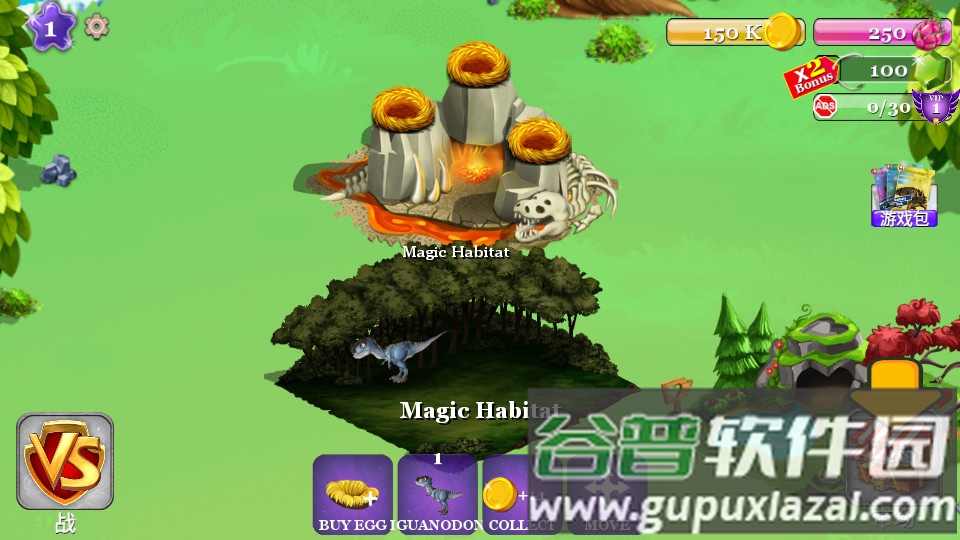This screenshot has width=960, height=540.
Task: Click the red ADS stop-sign icon
Action: (x=825, y=107)
